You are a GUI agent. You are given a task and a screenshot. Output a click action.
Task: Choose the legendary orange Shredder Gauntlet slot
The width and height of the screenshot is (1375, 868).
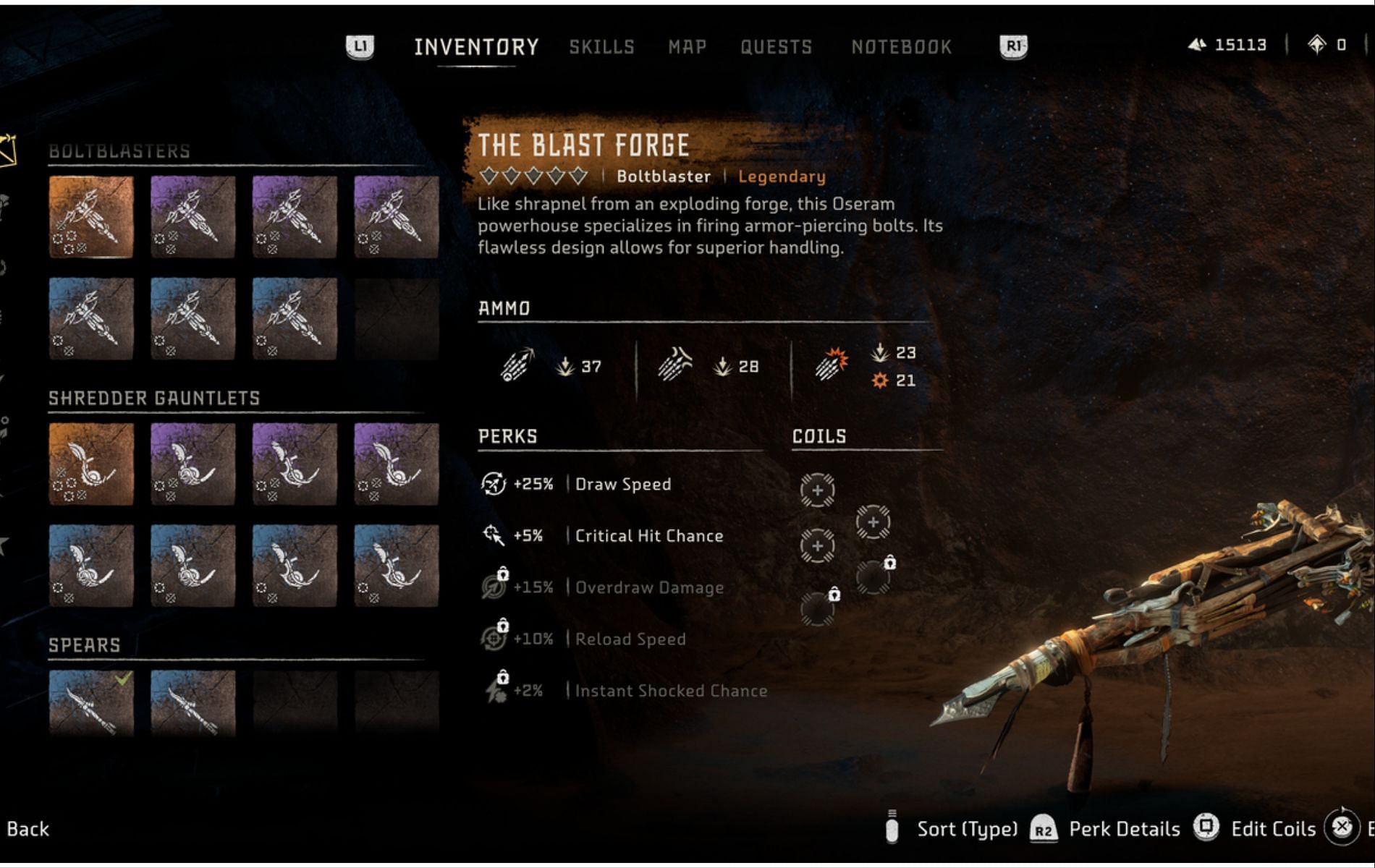click(x=91, y=464)
